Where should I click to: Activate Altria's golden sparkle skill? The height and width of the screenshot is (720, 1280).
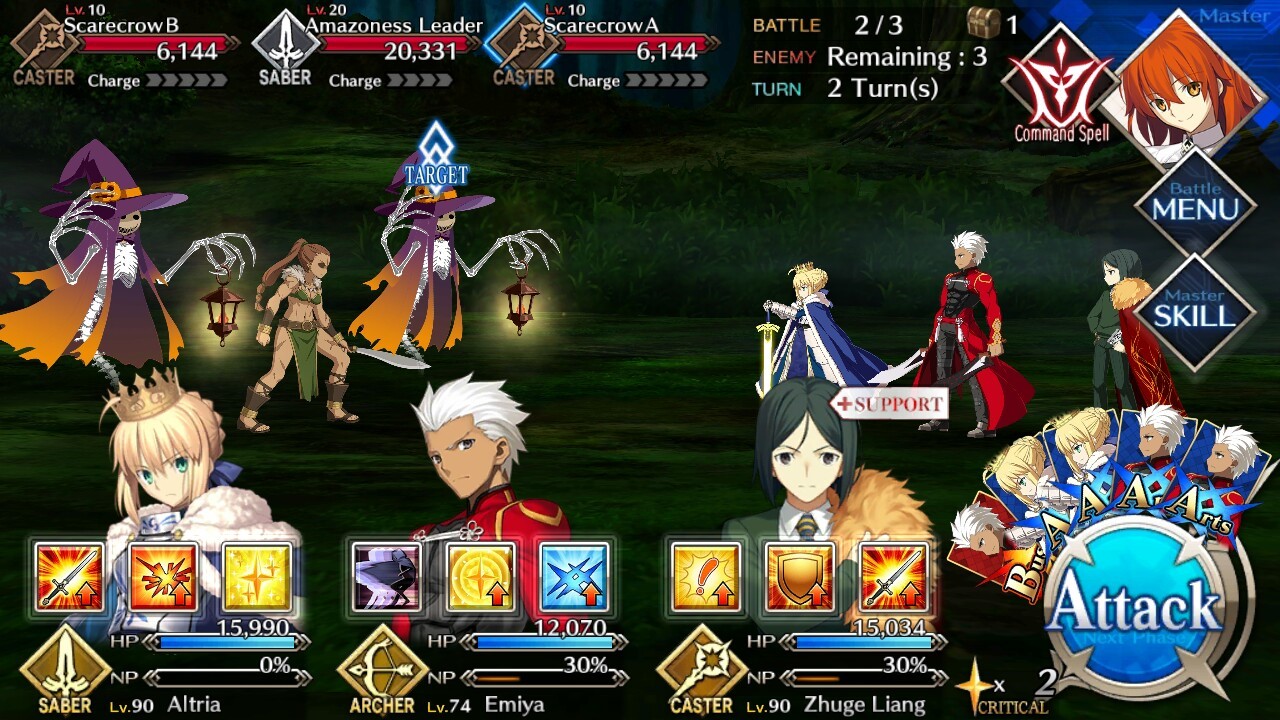point(257,577)
